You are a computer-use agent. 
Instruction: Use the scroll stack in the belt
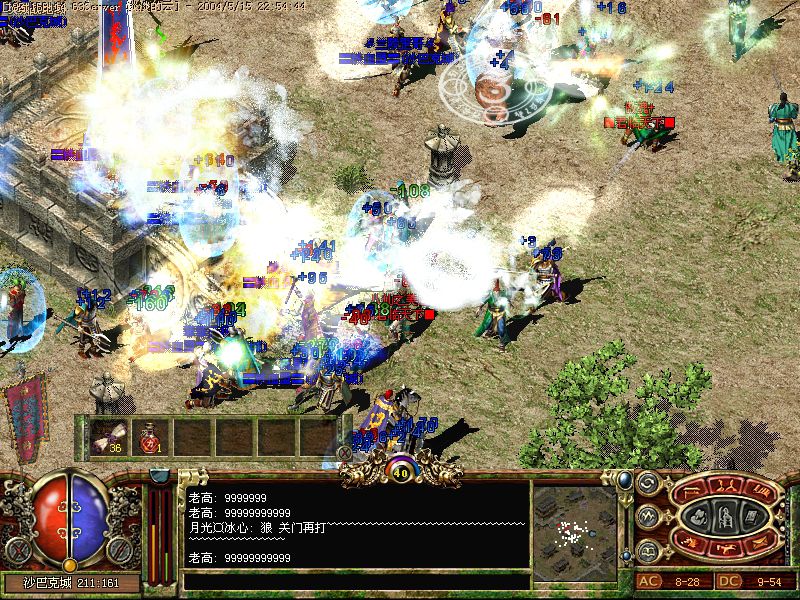click(x=107, y=435)
